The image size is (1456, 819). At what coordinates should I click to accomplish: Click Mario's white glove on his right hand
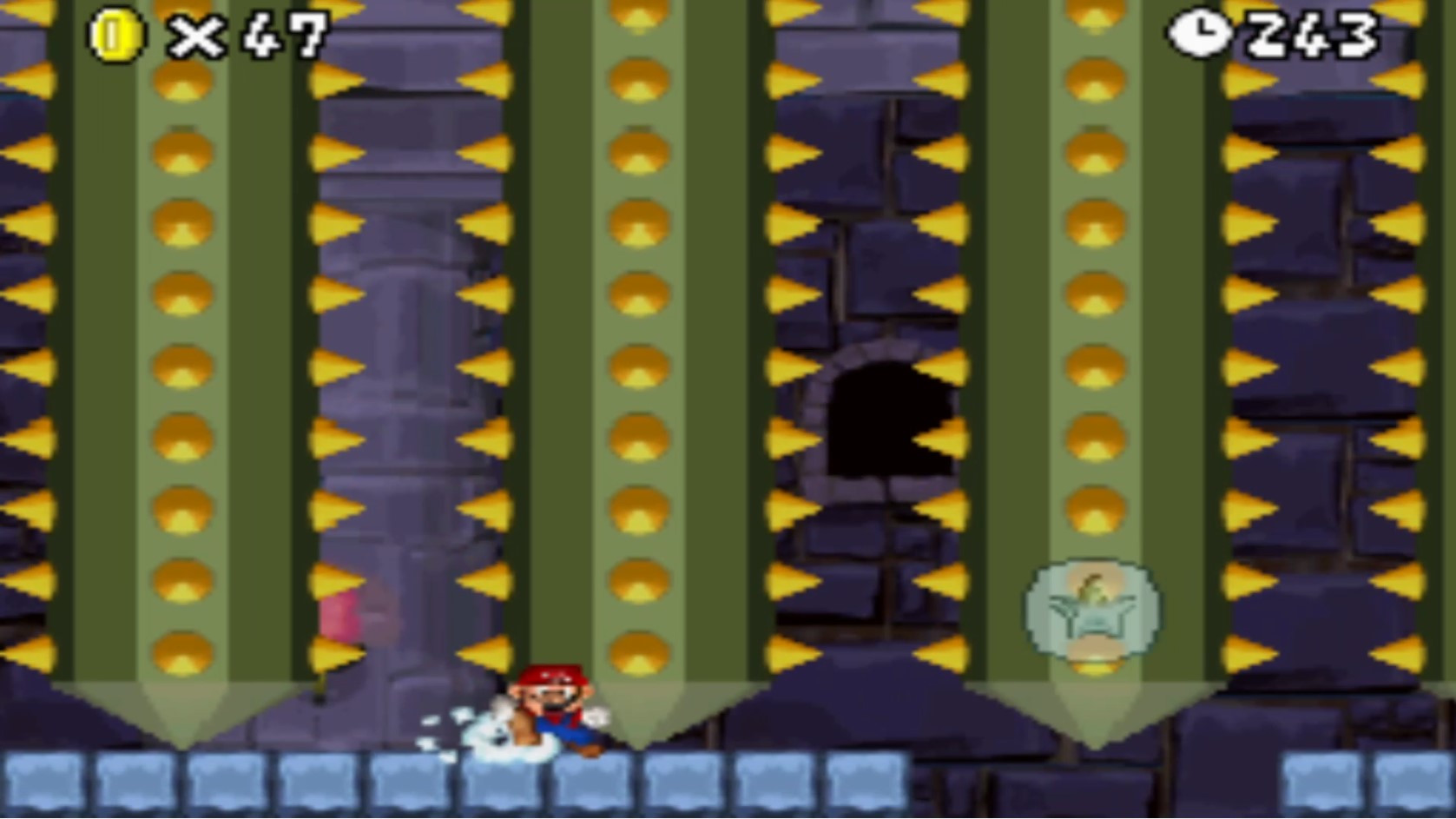pyautogui.click(x=596, y=717)
